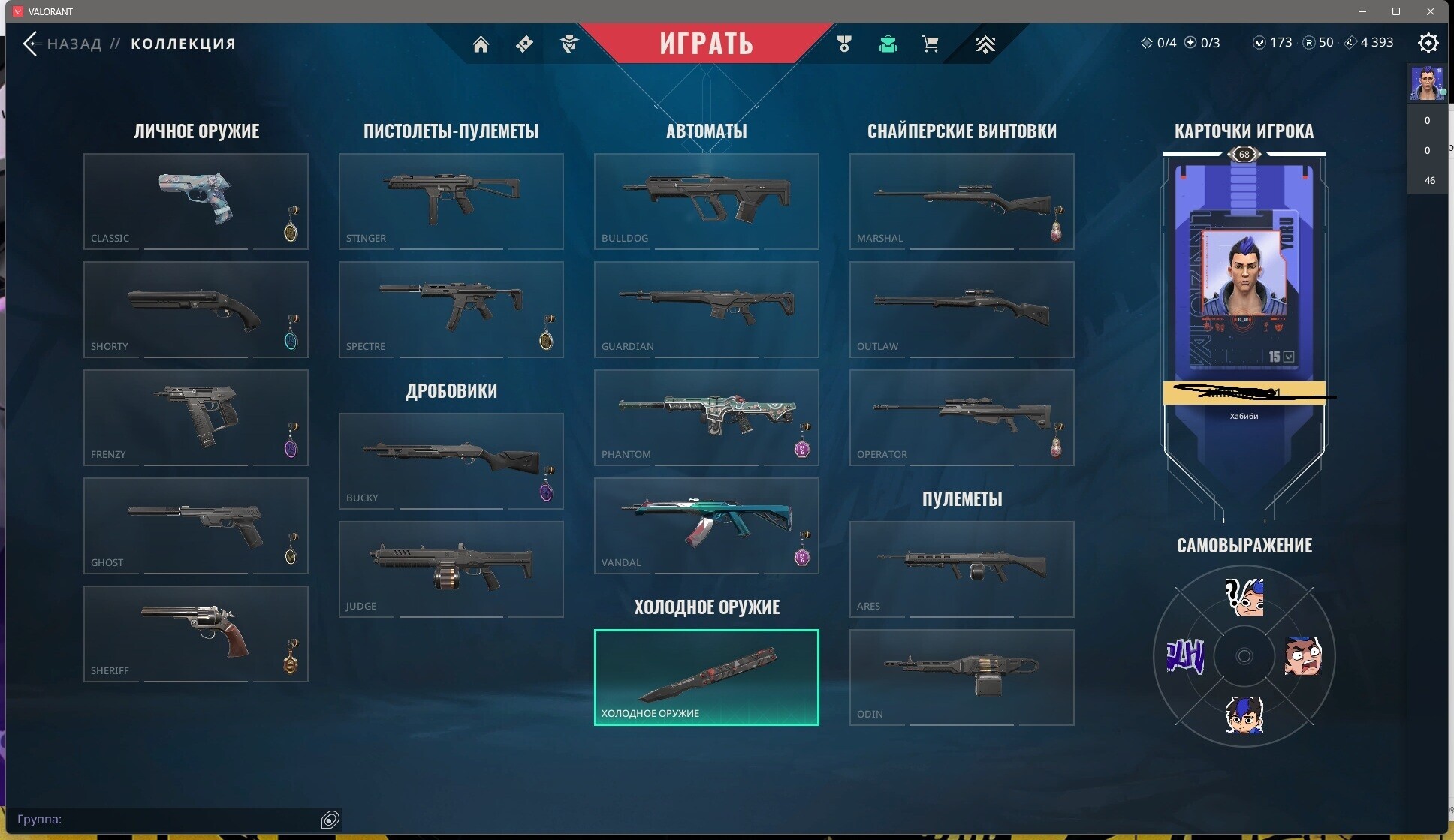This screenshot has width=1454, height=840.
Task: Open the group invite options at bottom
Action: [330, 820]
